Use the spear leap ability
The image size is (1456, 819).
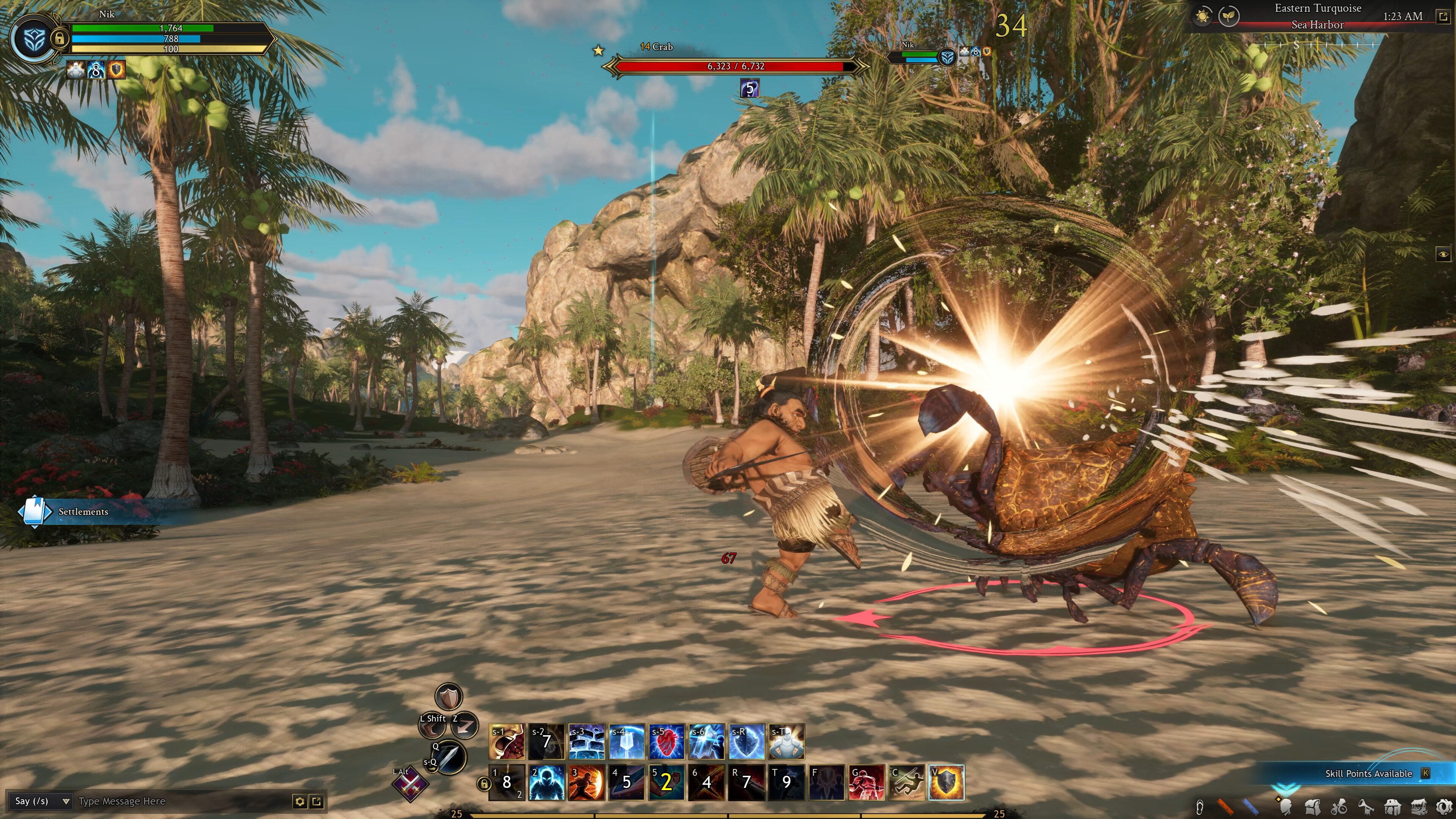[x=907, y=783]
